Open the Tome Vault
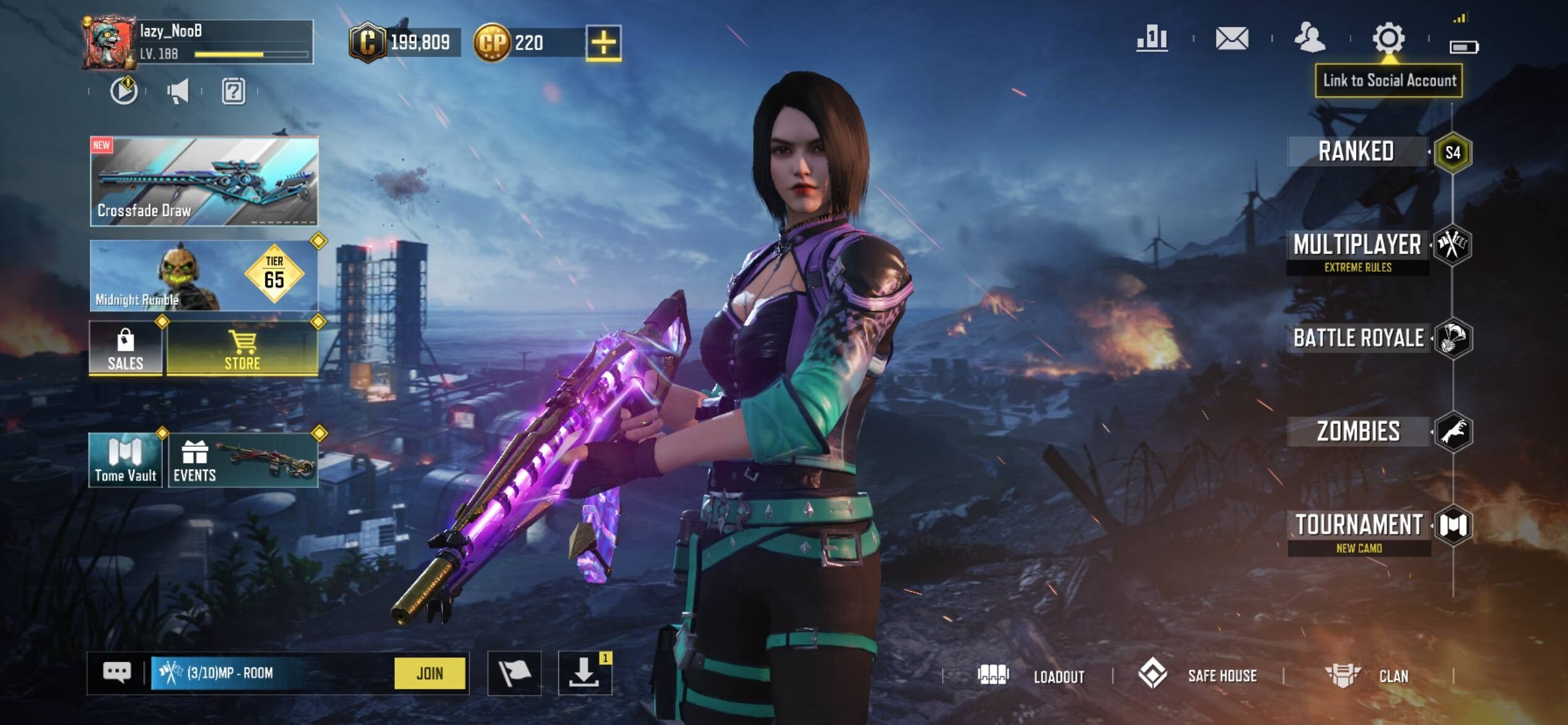Viewport: 1568px width, 725px height. point(126,460)
